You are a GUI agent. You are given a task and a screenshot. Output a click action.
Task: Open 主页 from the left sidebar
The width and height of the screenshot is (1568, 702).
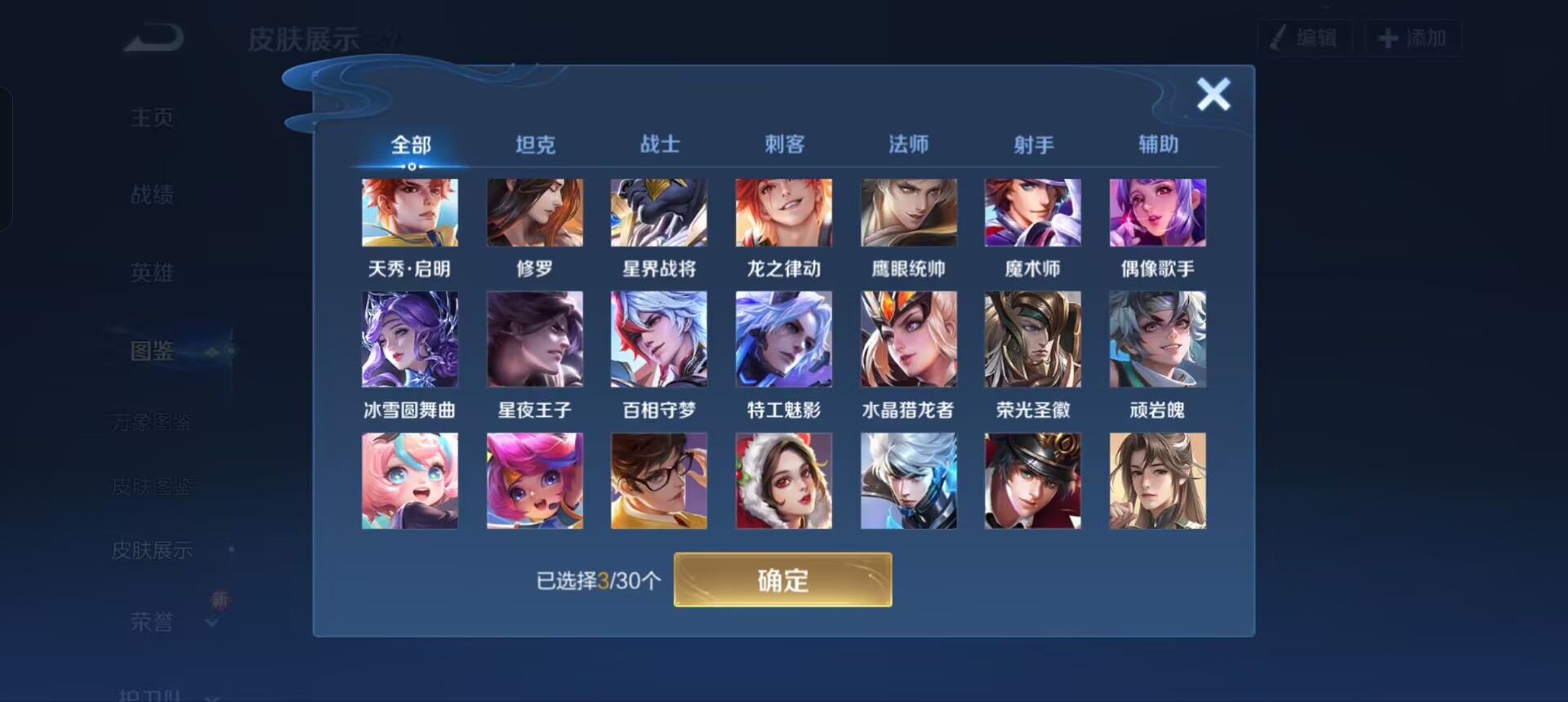tap(151, 117)
